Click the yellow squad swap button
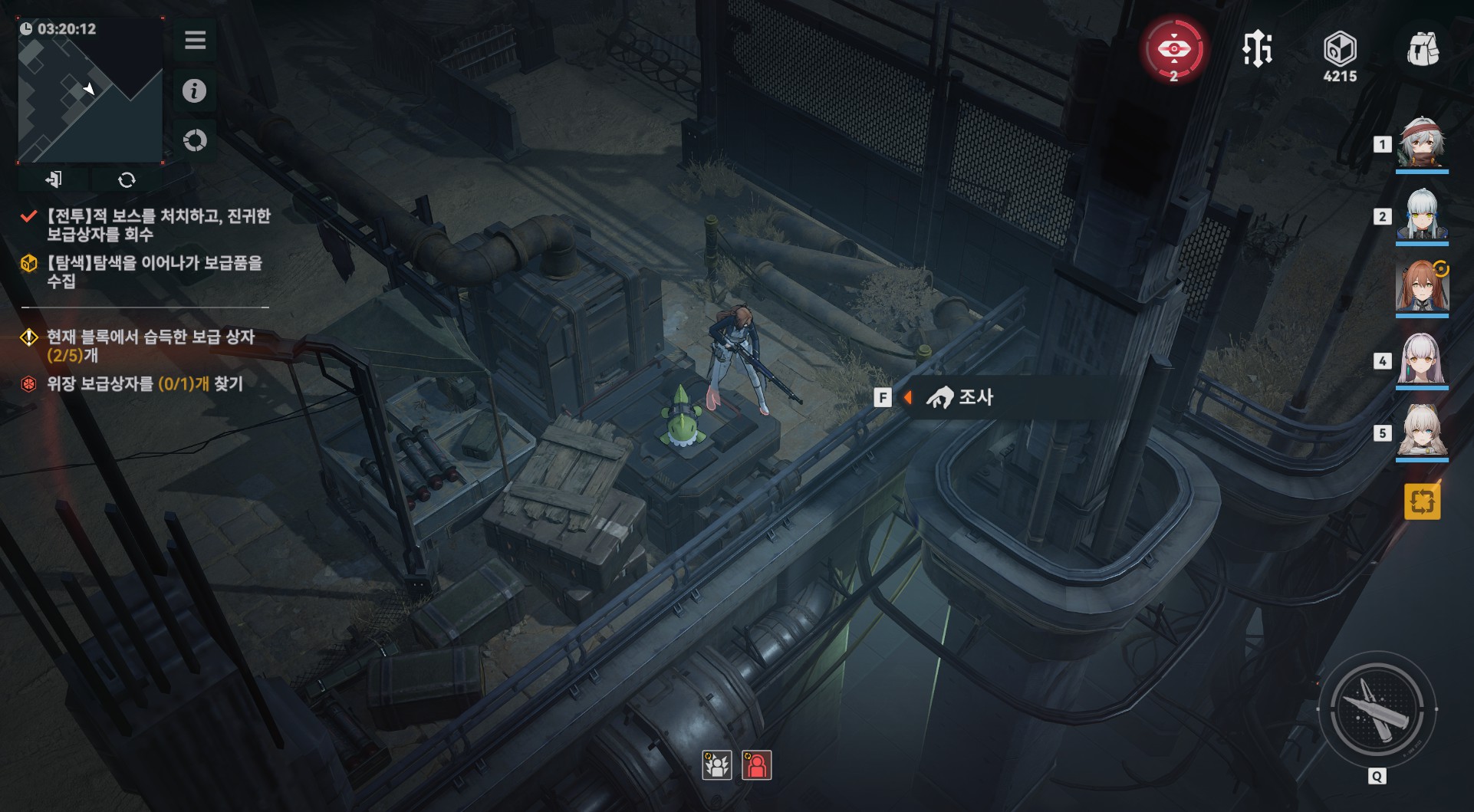 point(1422,502)
